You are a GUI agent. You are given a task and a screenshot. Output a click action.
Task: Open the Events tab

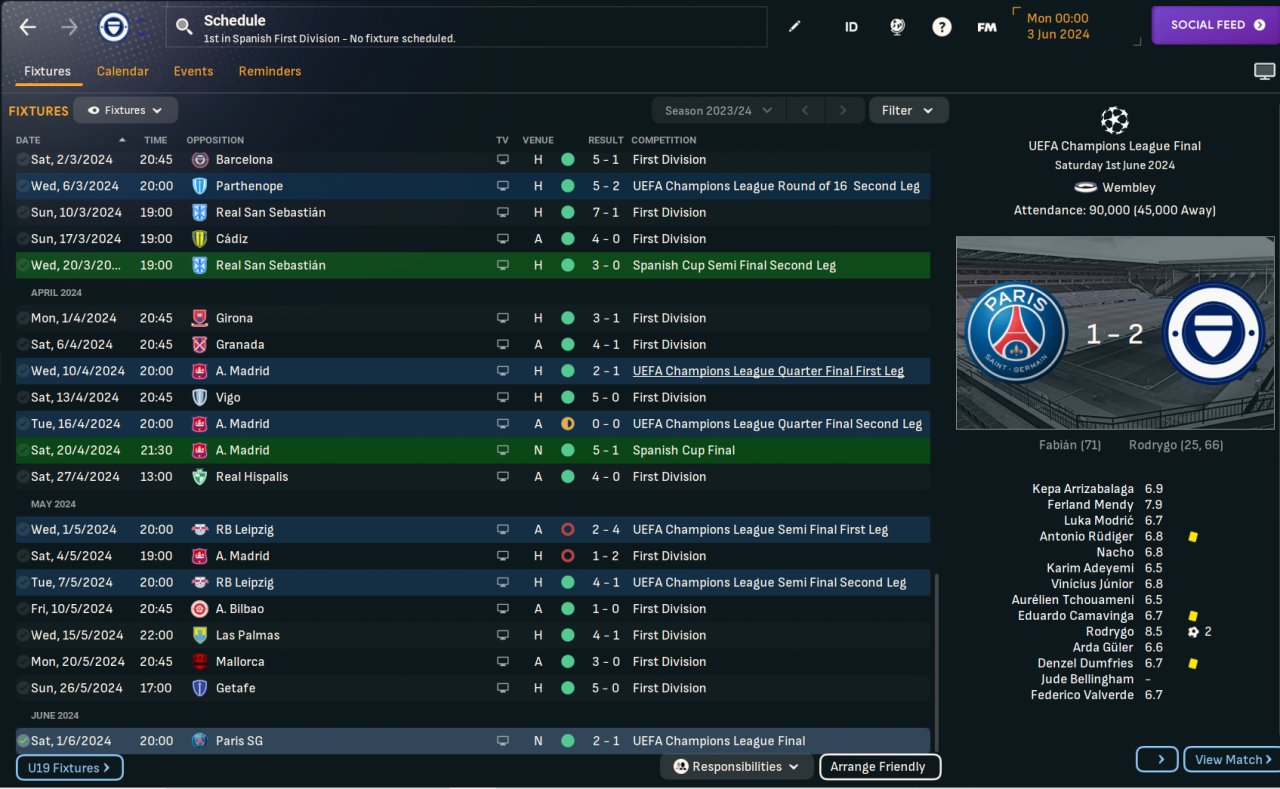point(193,71)
